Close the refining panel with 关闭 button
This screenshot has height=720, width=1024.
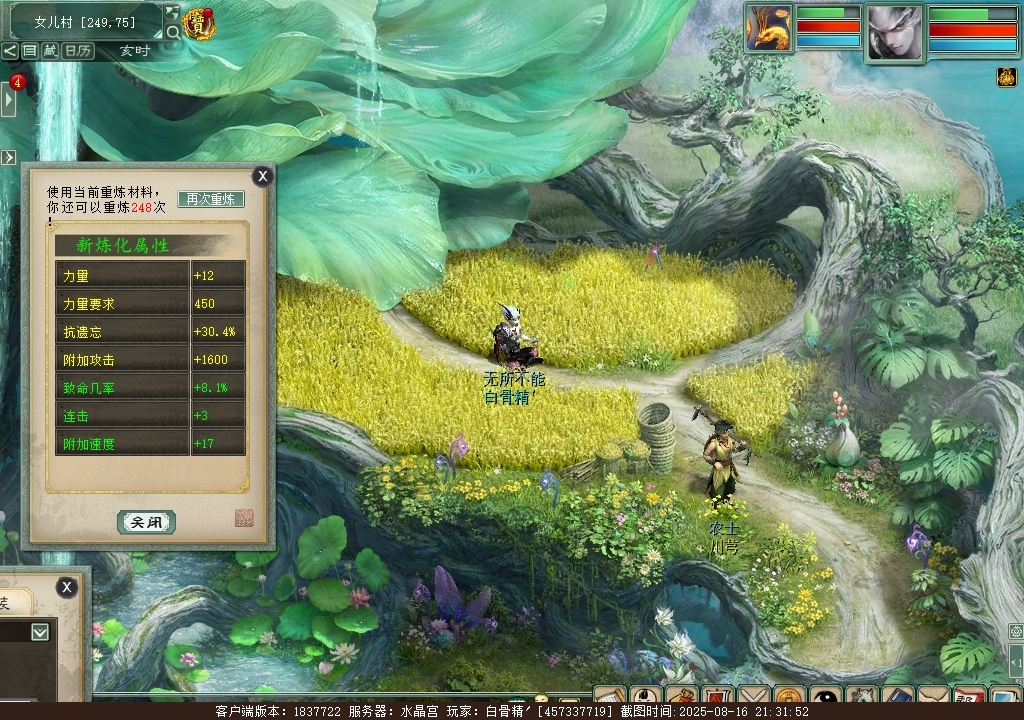[146, 522]
